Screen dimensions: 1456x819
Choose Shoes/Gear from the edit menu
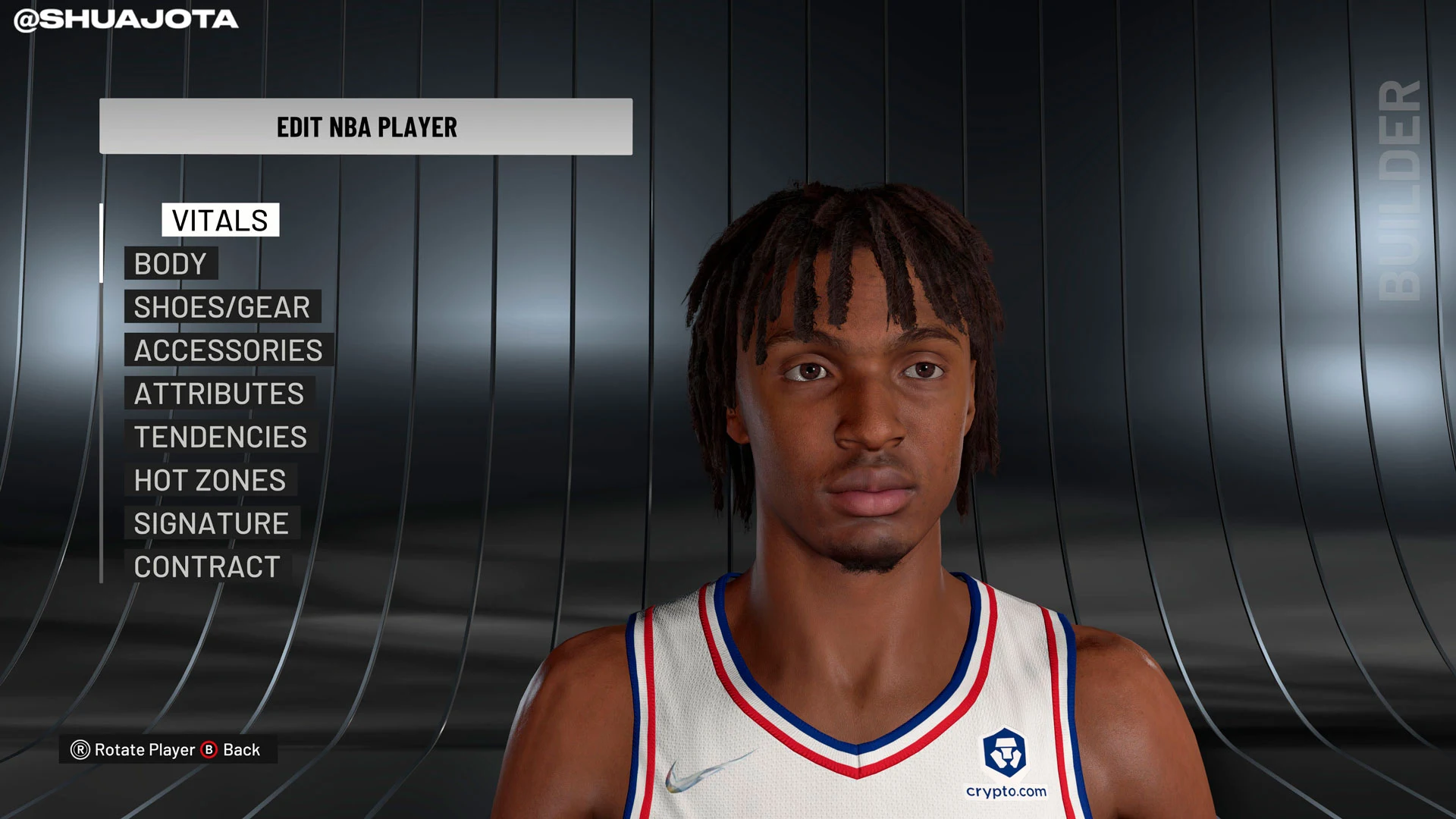point(222,307)
